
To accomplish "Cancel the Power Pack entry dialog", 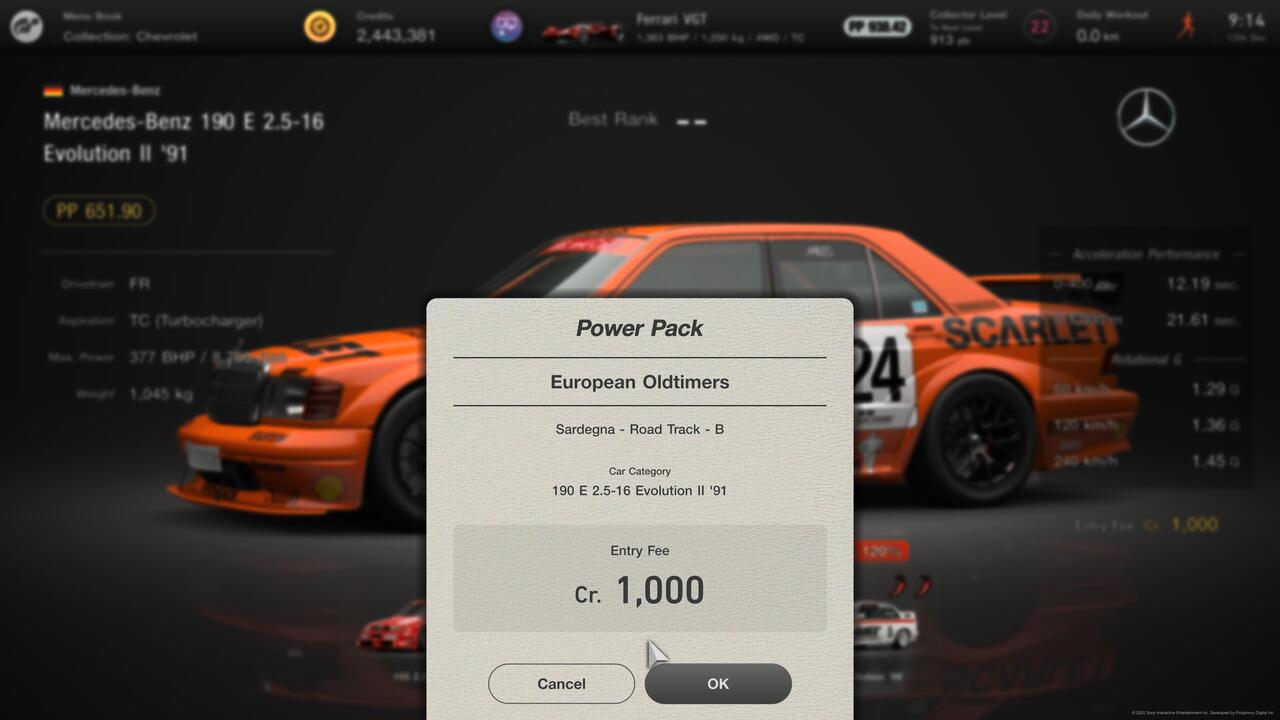I will 561,684.
